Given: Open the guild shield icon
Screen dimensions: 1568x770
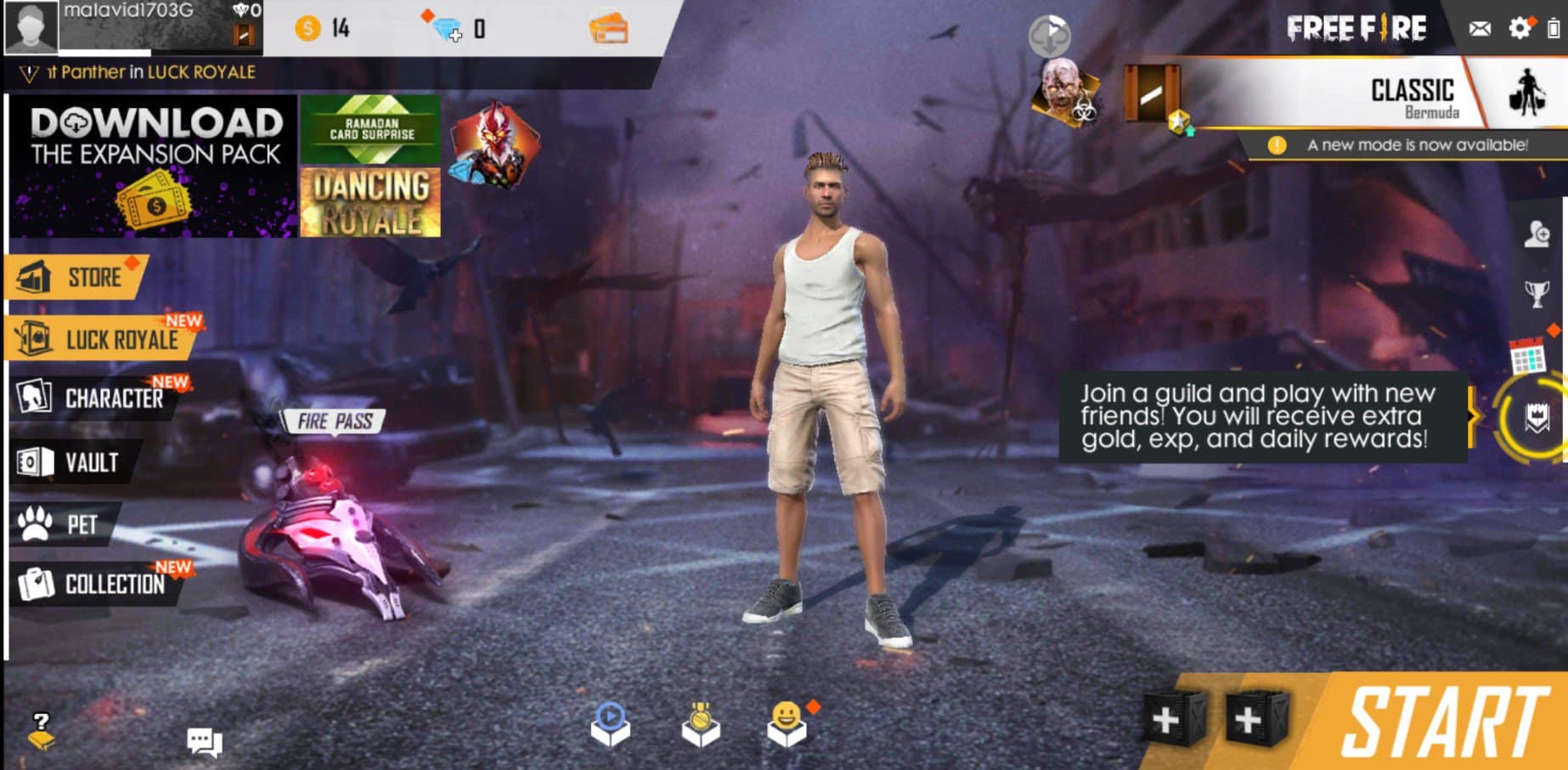Looking at the screenshot, I should point(1537,417).
